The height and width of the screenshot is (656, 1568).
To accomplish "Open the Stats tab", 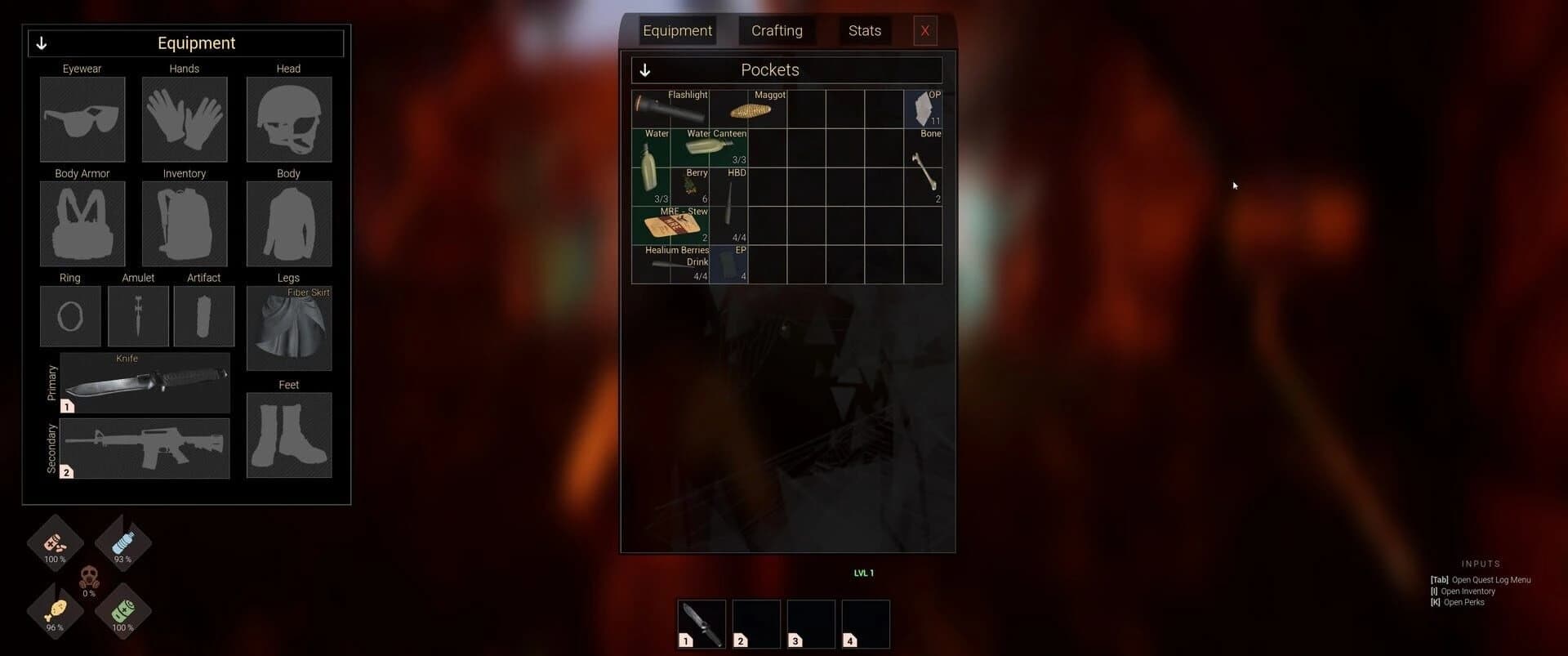I will [x=864, y=30].
